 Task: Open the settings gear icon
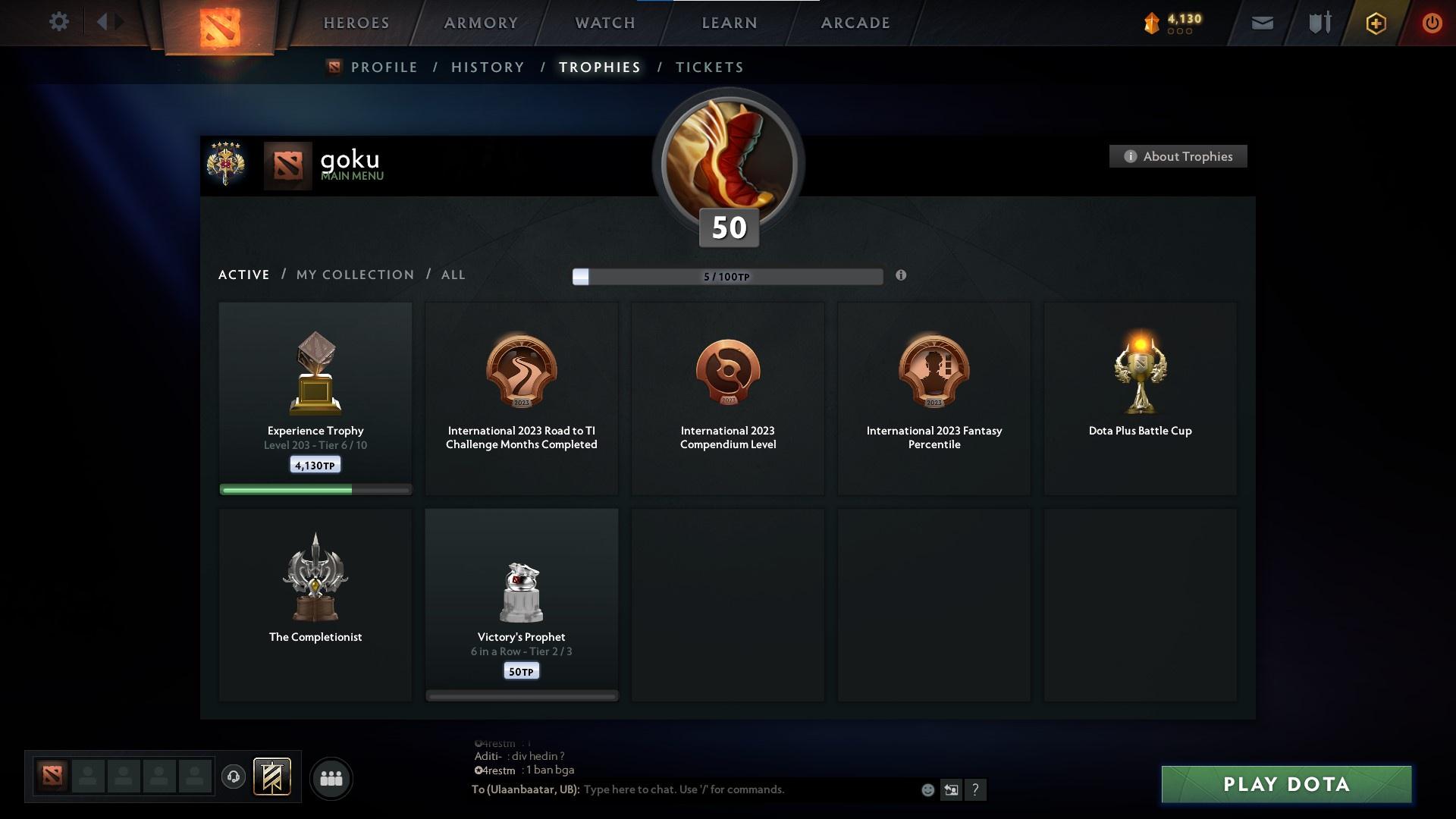(x=59, y=21)
